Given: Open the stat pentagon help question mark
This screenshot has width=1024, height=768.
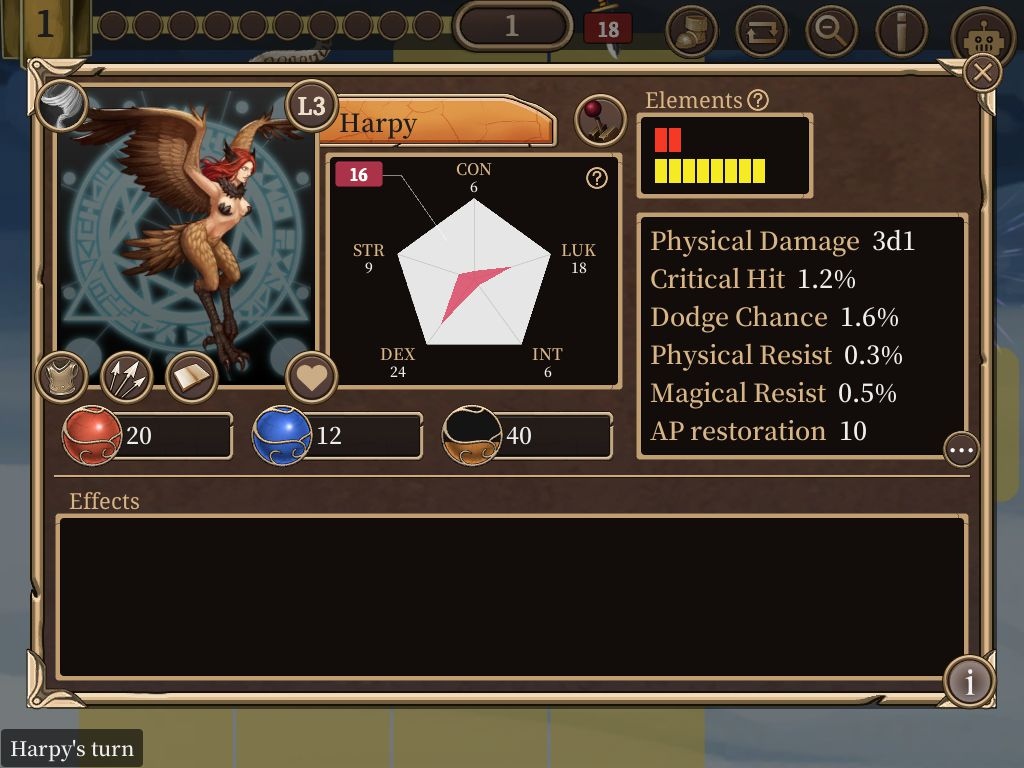Looking at the screenshot, I should click(x=597, y=178).
